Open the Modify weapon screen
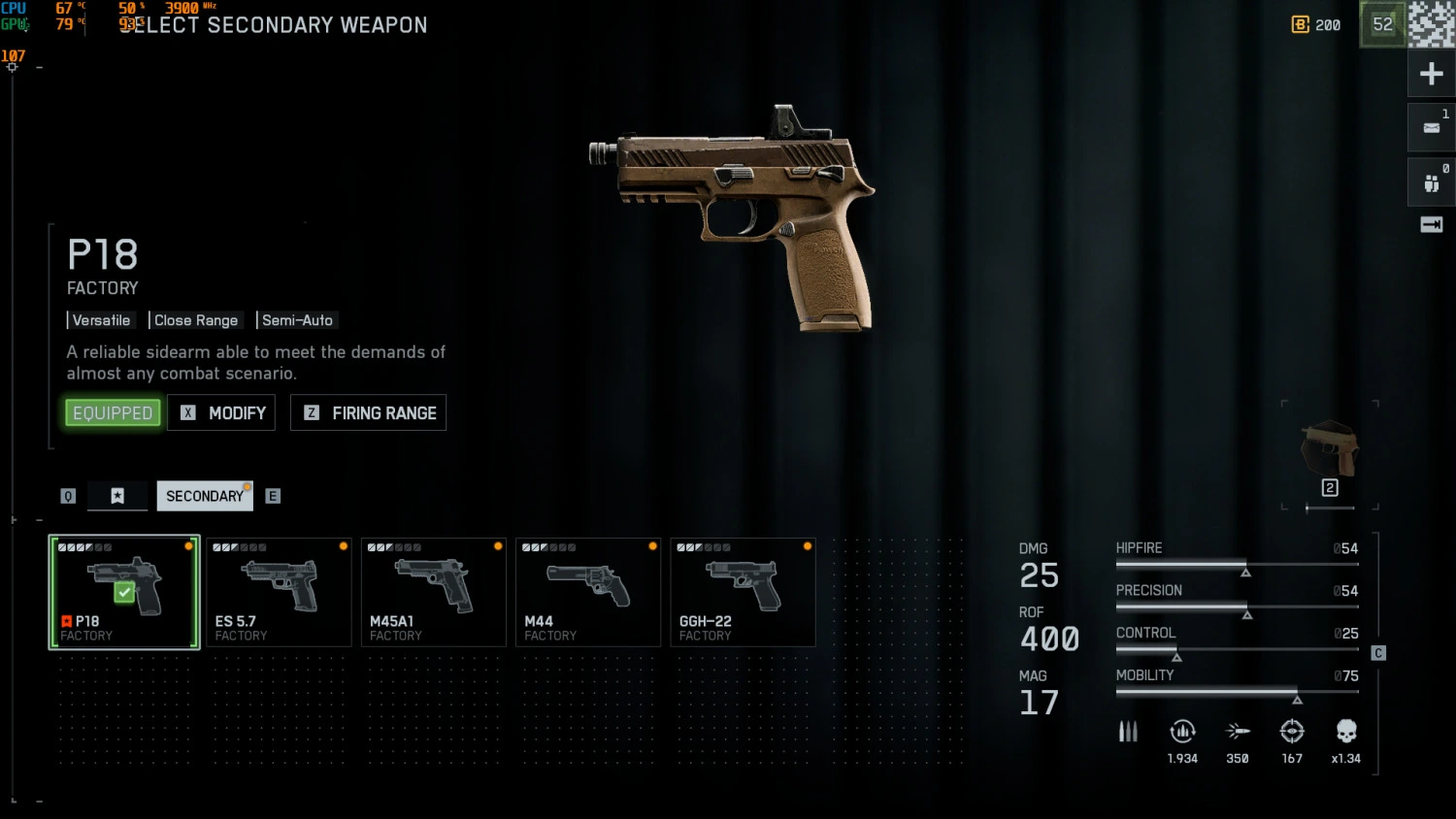Viewport: 1456px width, 819px height. [222, 412]
